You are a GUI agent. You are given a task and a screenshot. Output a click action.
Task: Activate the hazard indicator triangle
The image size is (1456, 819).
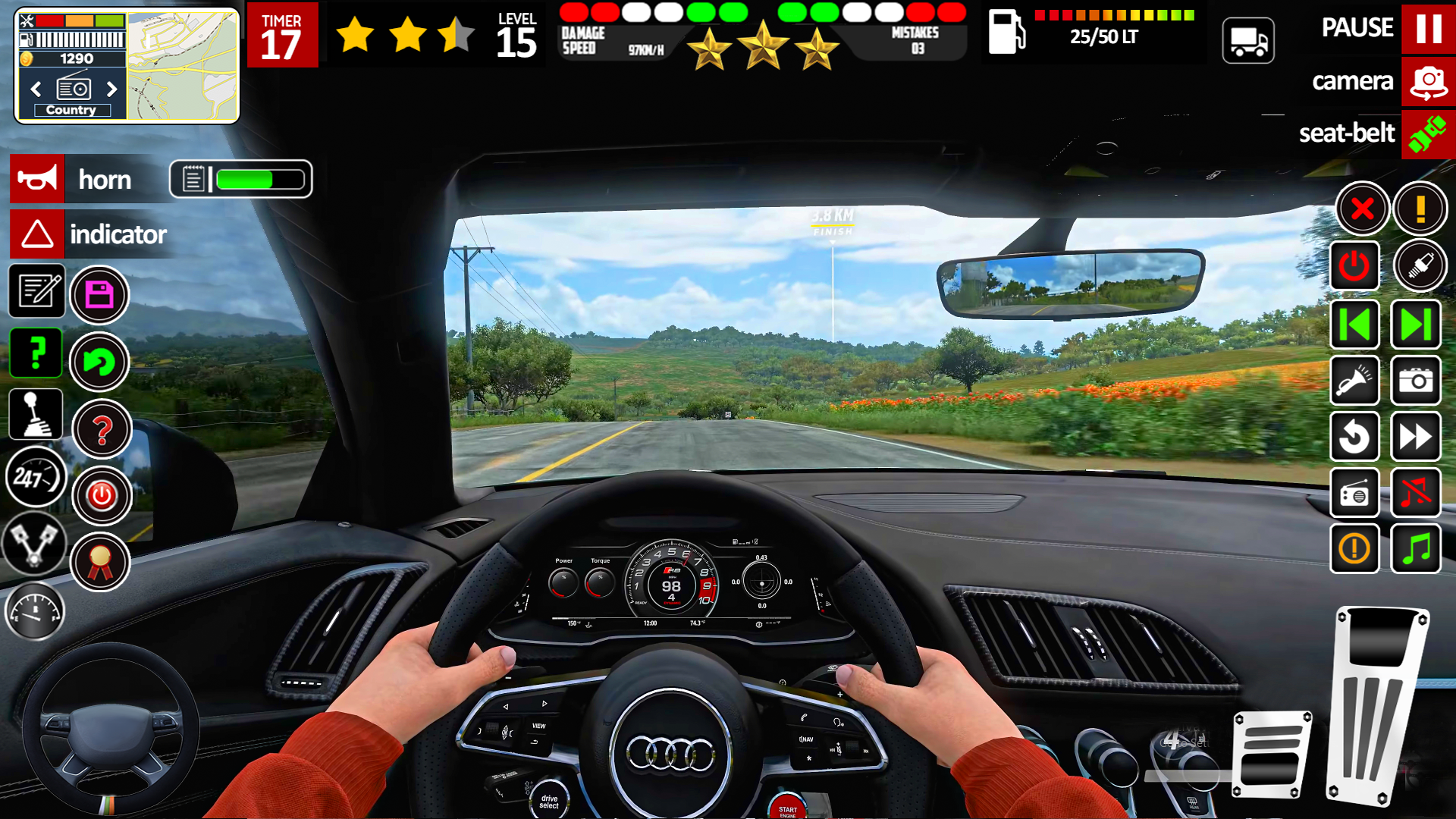click(37, 234)
